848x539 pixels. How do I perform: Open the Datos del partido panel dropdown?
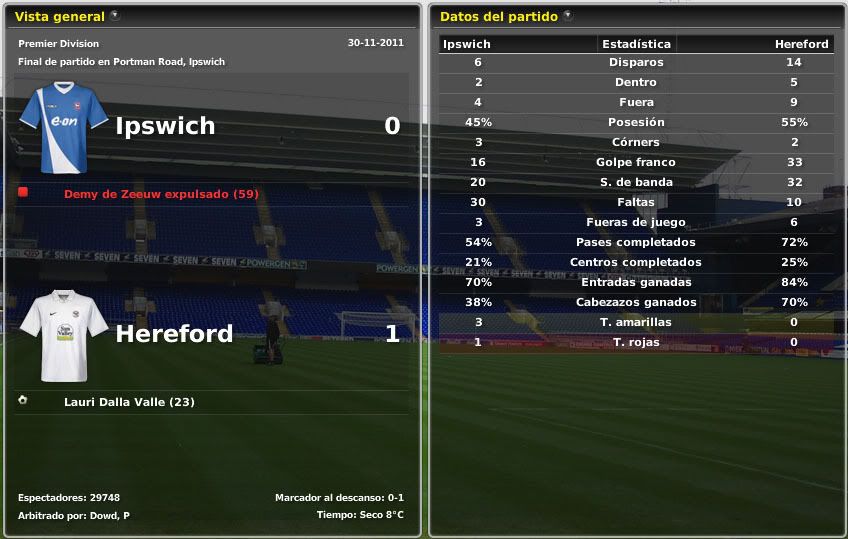(568, 16)
